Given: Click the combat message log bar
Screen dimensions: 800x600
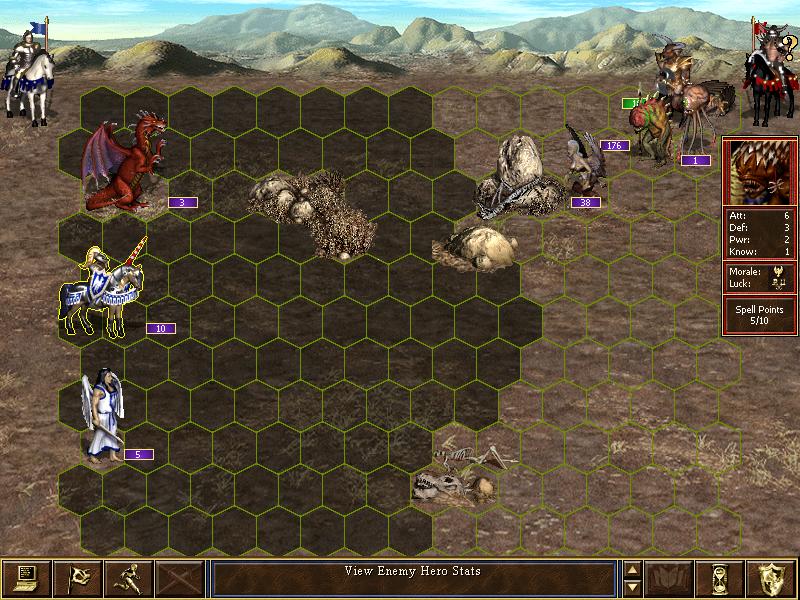Looking at the screenshot, I should [x=413, y=577].
